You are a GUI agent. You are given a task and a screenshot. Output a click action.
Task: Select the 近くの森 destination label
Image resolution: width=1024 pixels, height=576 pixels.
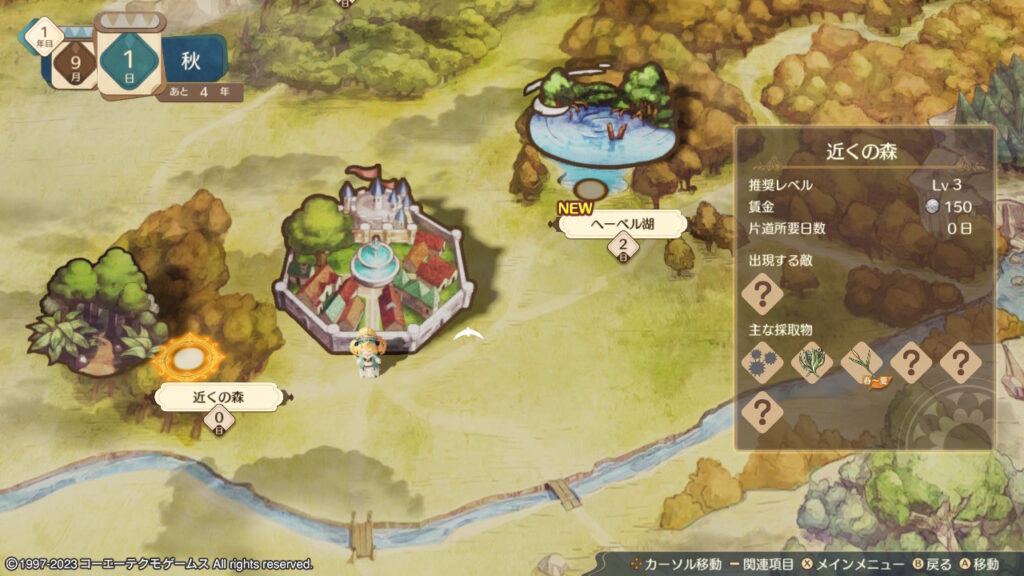point(219,397)
